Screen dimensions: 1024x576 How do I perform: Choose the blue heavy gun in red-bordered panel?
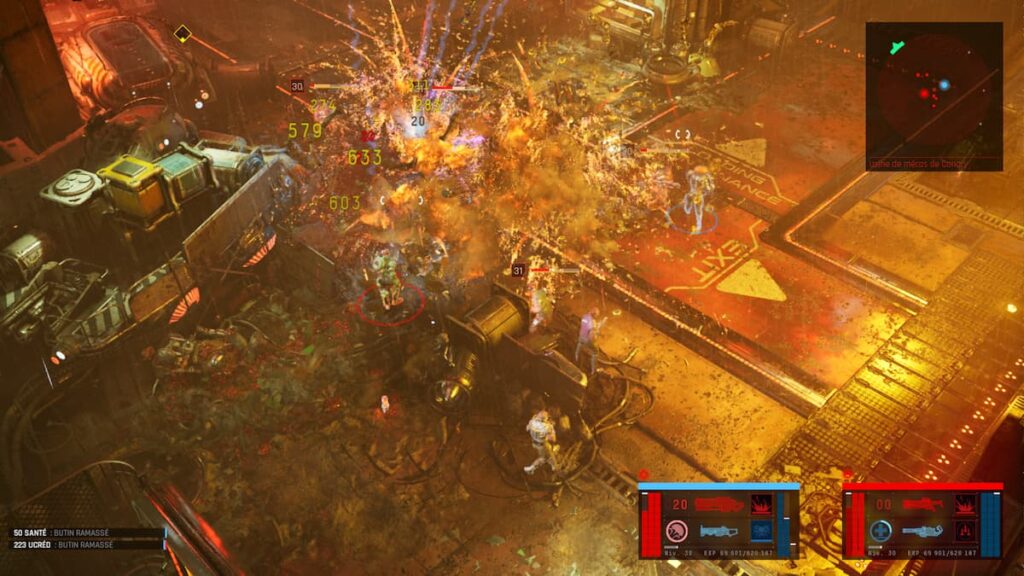pyautogui.click(x=922, y=531)
